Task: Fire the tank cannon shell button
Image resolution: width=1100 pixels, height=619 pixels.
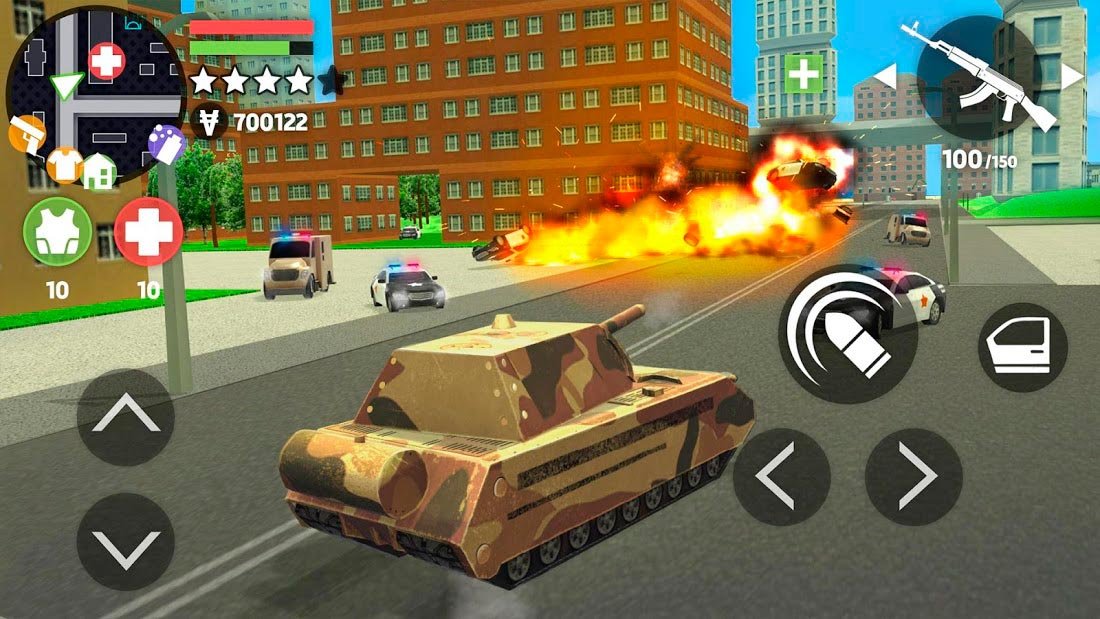Action: pyautogui.click(x=848, y=333)
